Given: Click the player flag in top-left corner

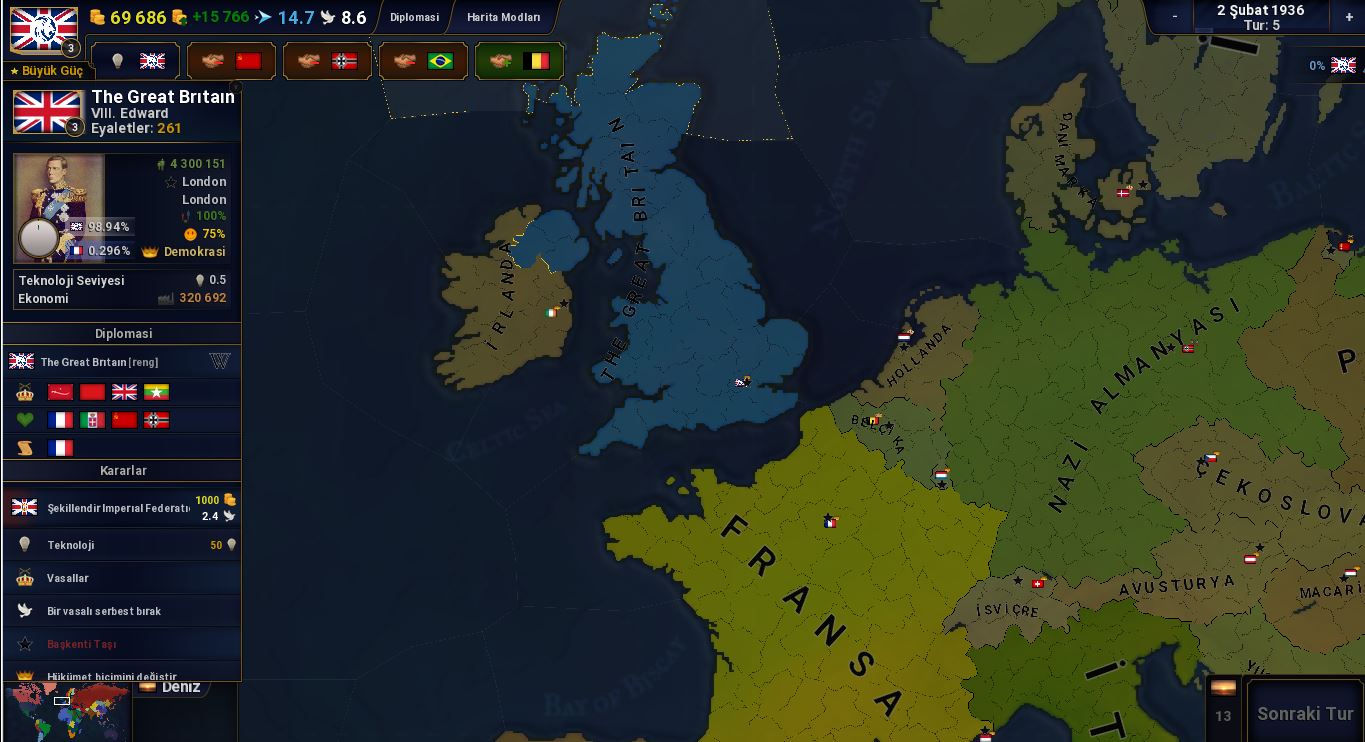Looking at the screenshot, I should (44, 29).
